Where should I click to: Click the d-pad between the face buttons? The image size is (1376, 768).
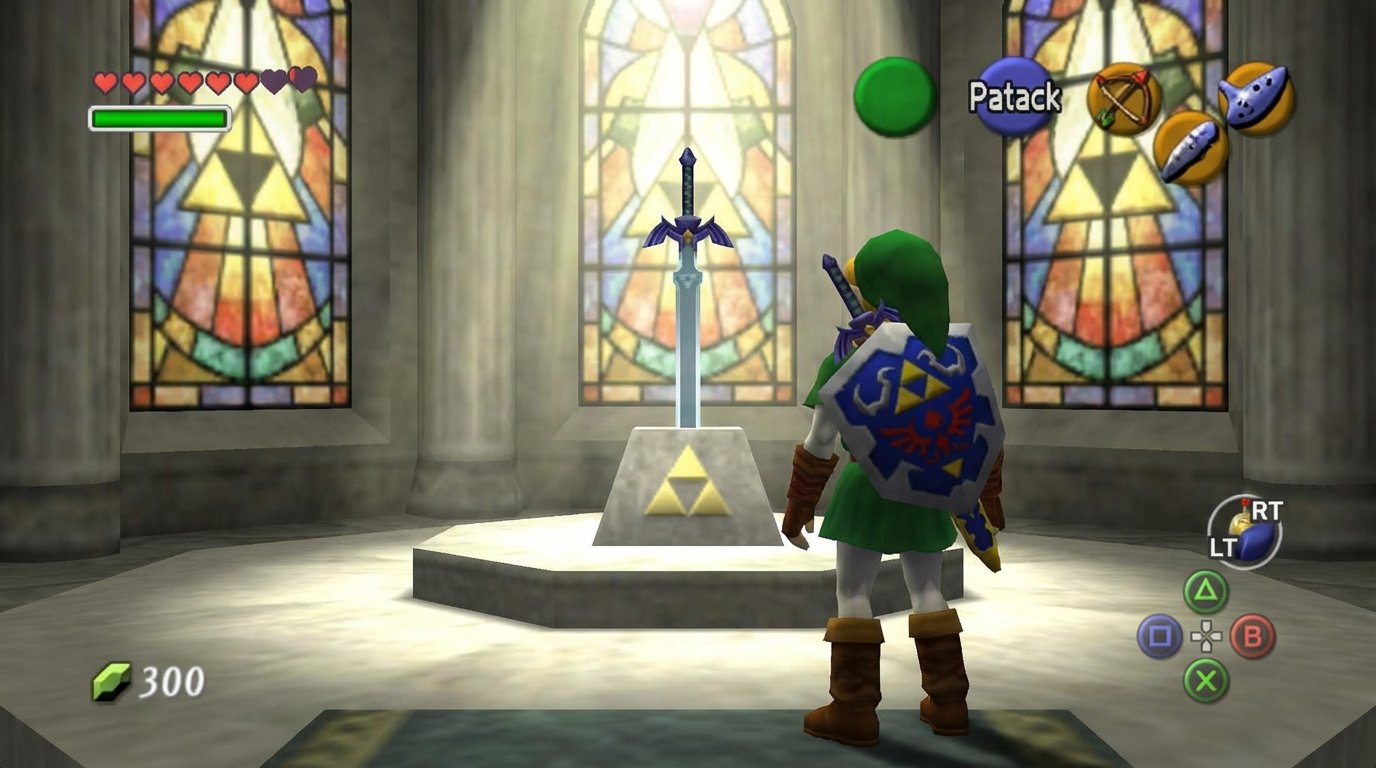pos(1206,635)
